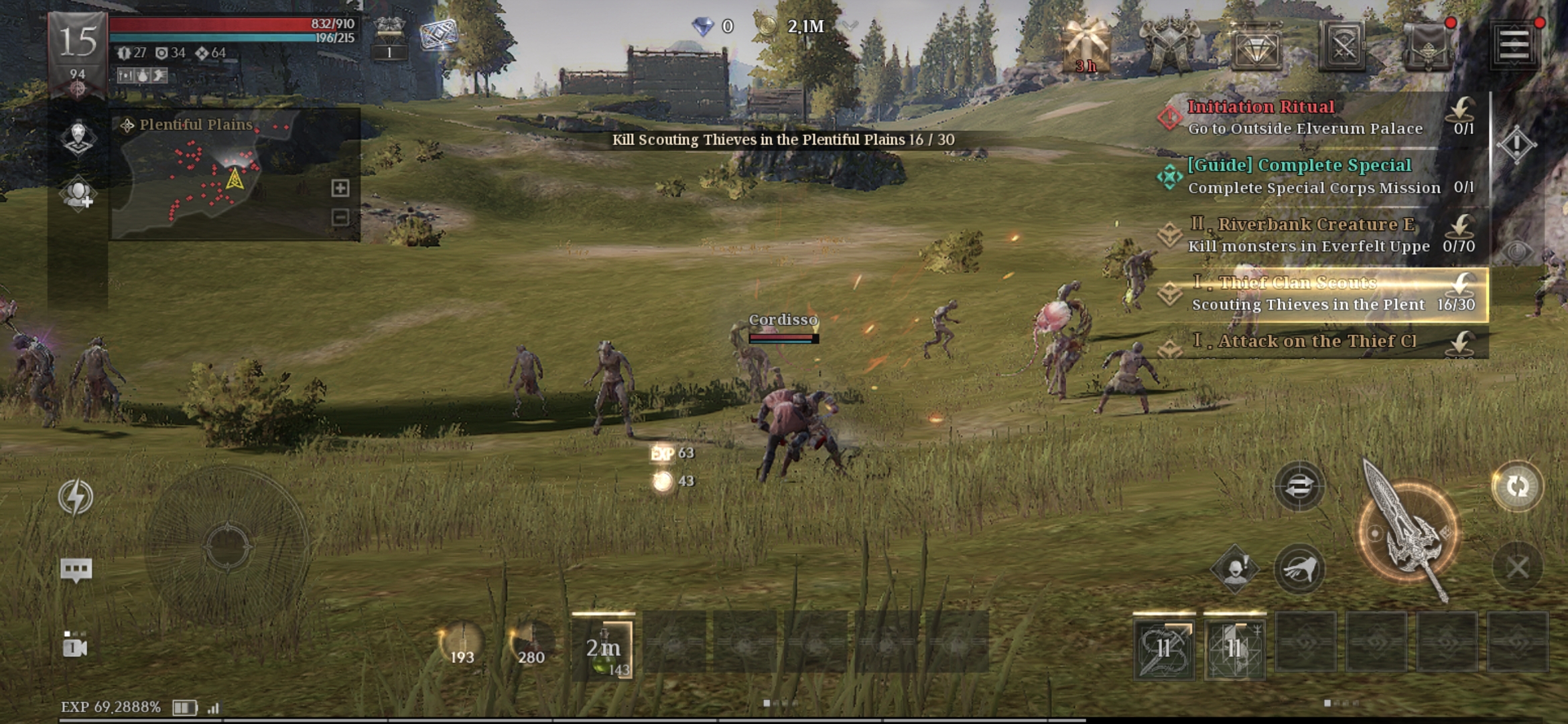Zoom in the minimap with plus button
The height and width of the screenshot is (724, 1568).
pos(340,188)
